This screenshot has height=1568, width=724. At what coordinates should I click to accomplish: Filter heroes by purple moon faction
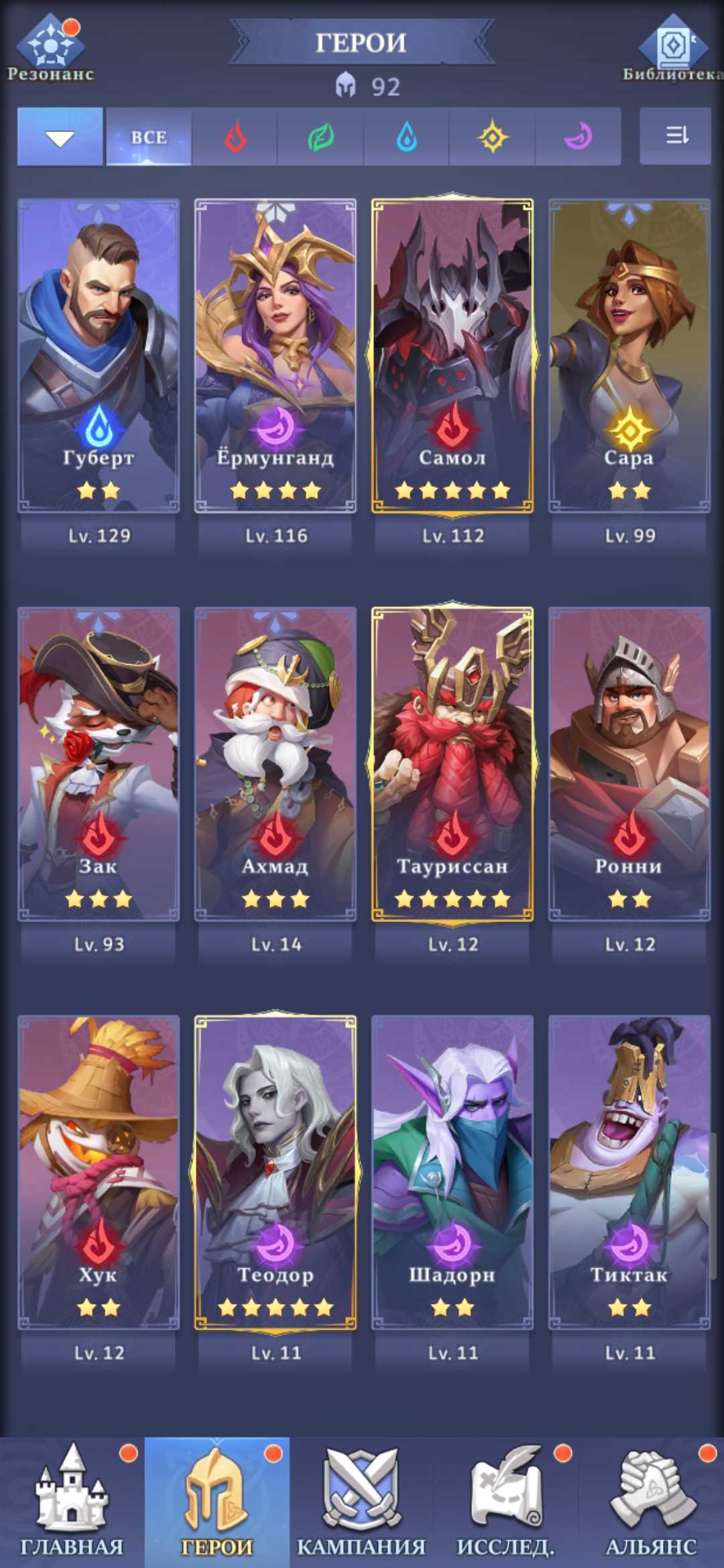[578, 137]
